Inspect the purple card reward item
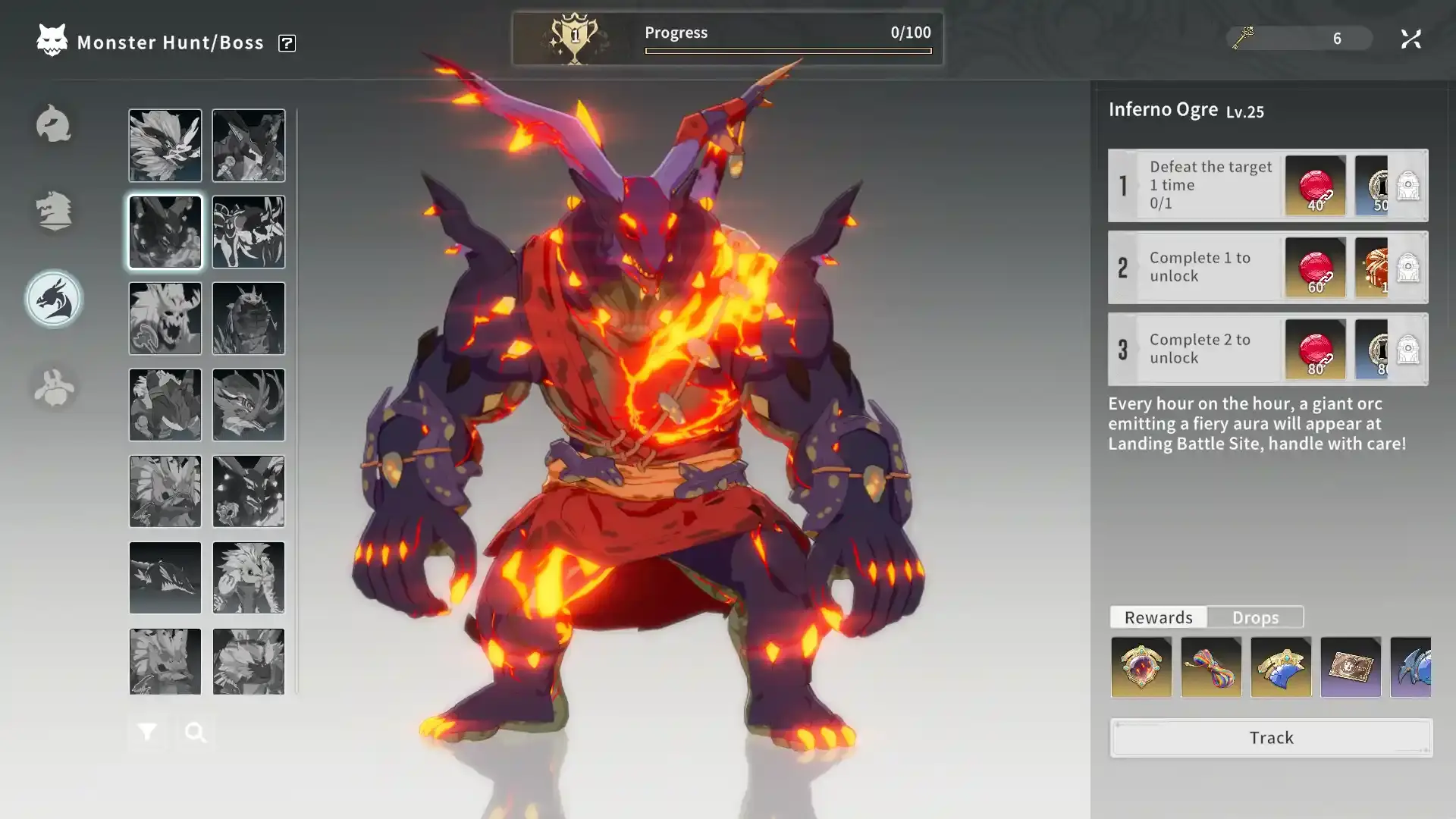This screenshot has height=819, width=1456. [x=1351, y=667]
